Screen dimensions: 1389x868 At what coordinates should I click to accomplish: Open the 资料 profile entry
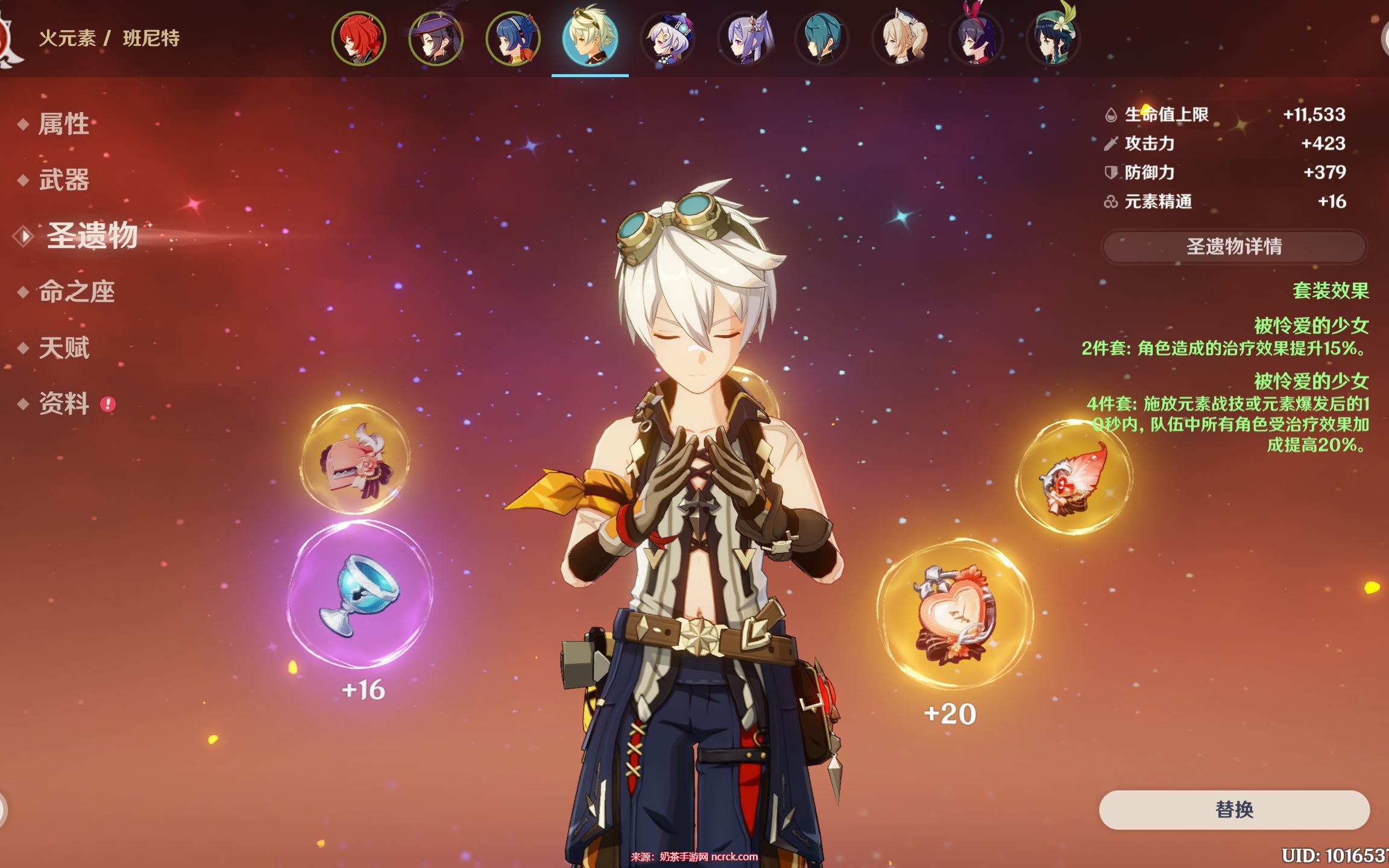[63, 403]
